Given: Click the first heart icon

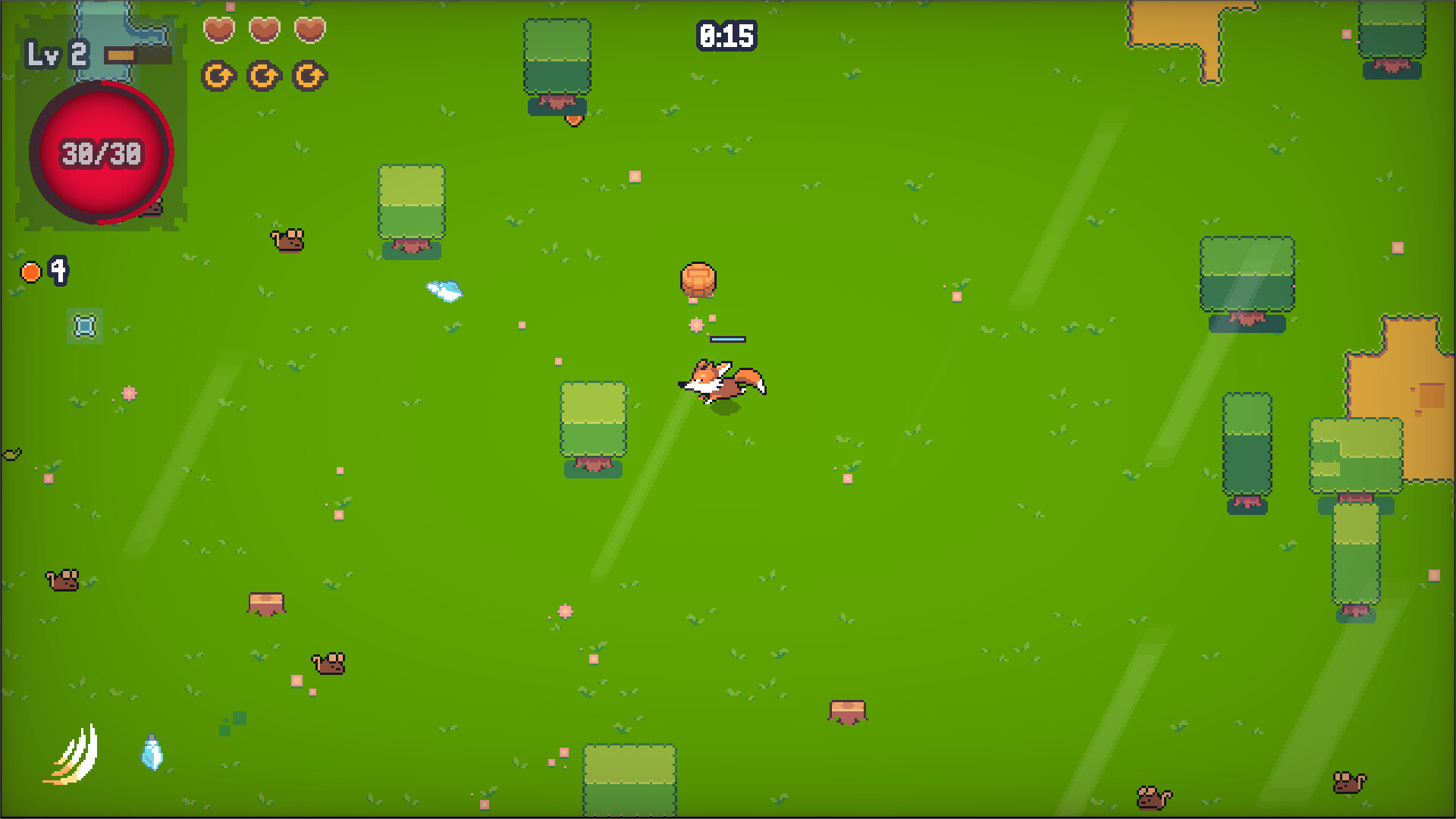Looking at the screenshot, I should click(x=218, y=30).
